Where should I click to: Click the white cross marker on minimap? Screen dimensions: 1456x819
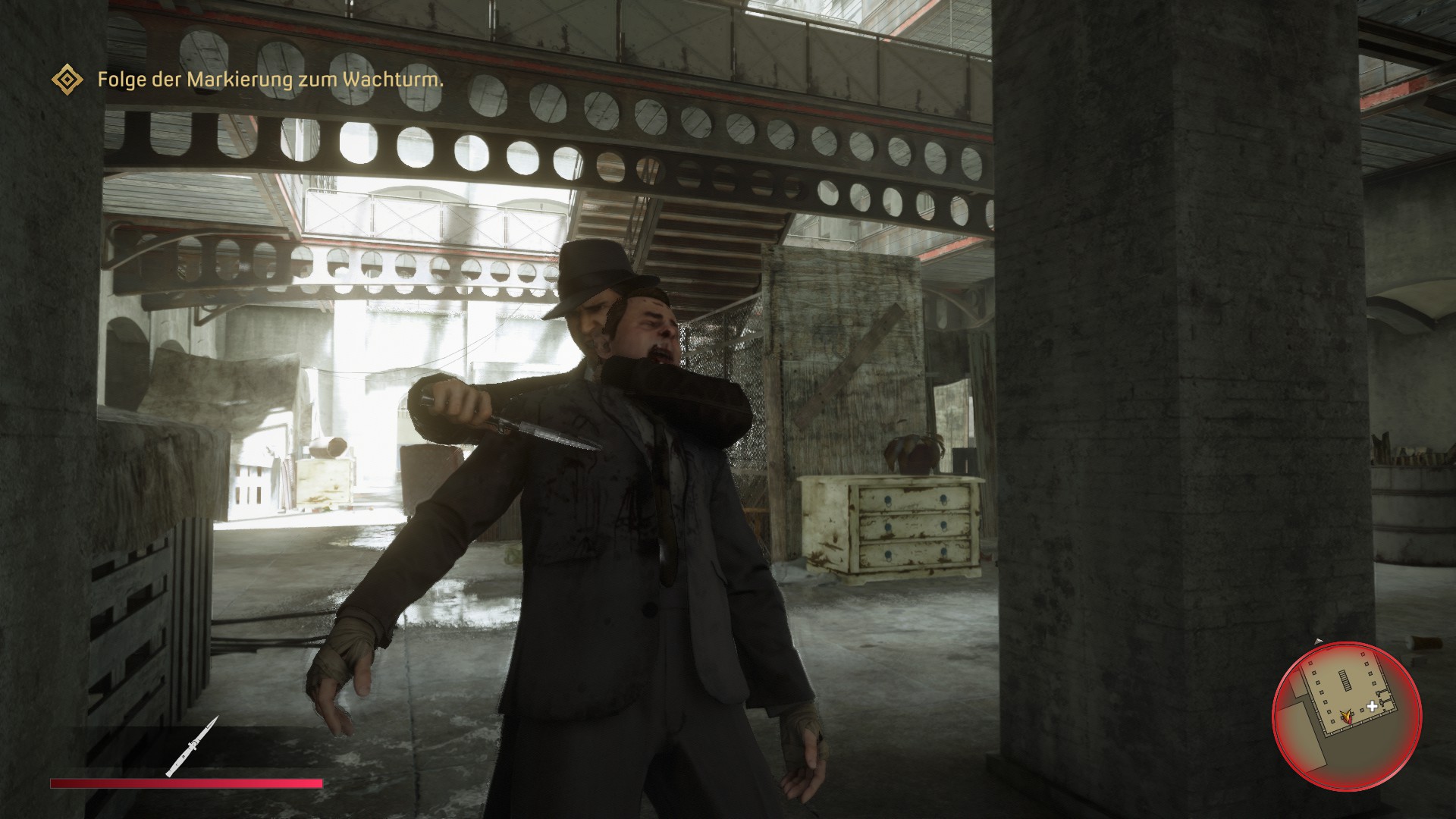tap(1373, 708)
